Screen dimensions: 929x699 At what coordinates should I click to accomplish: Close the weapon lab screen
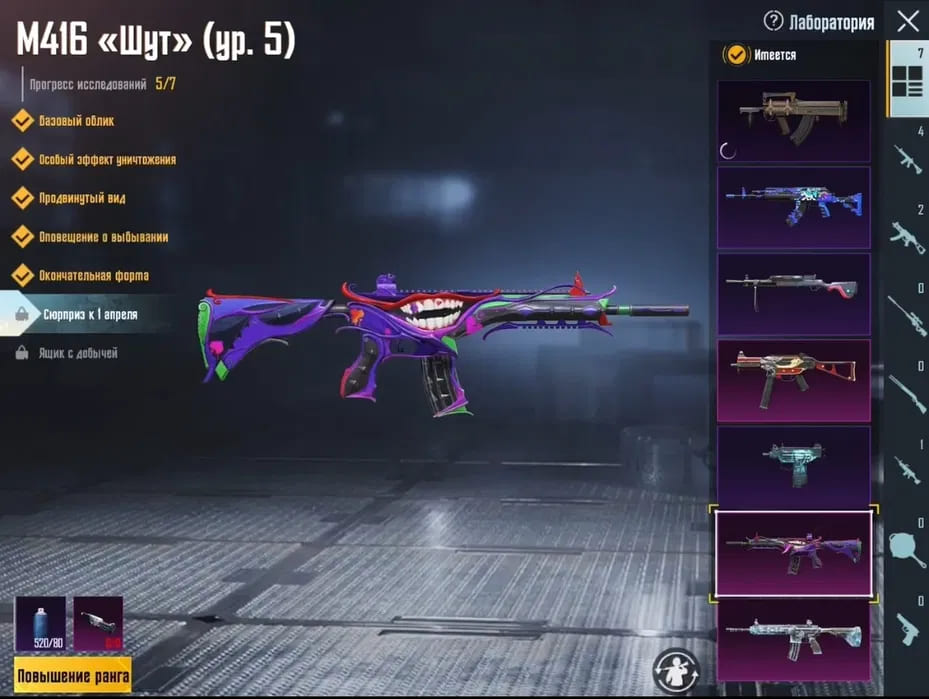(x=907, y=21)
